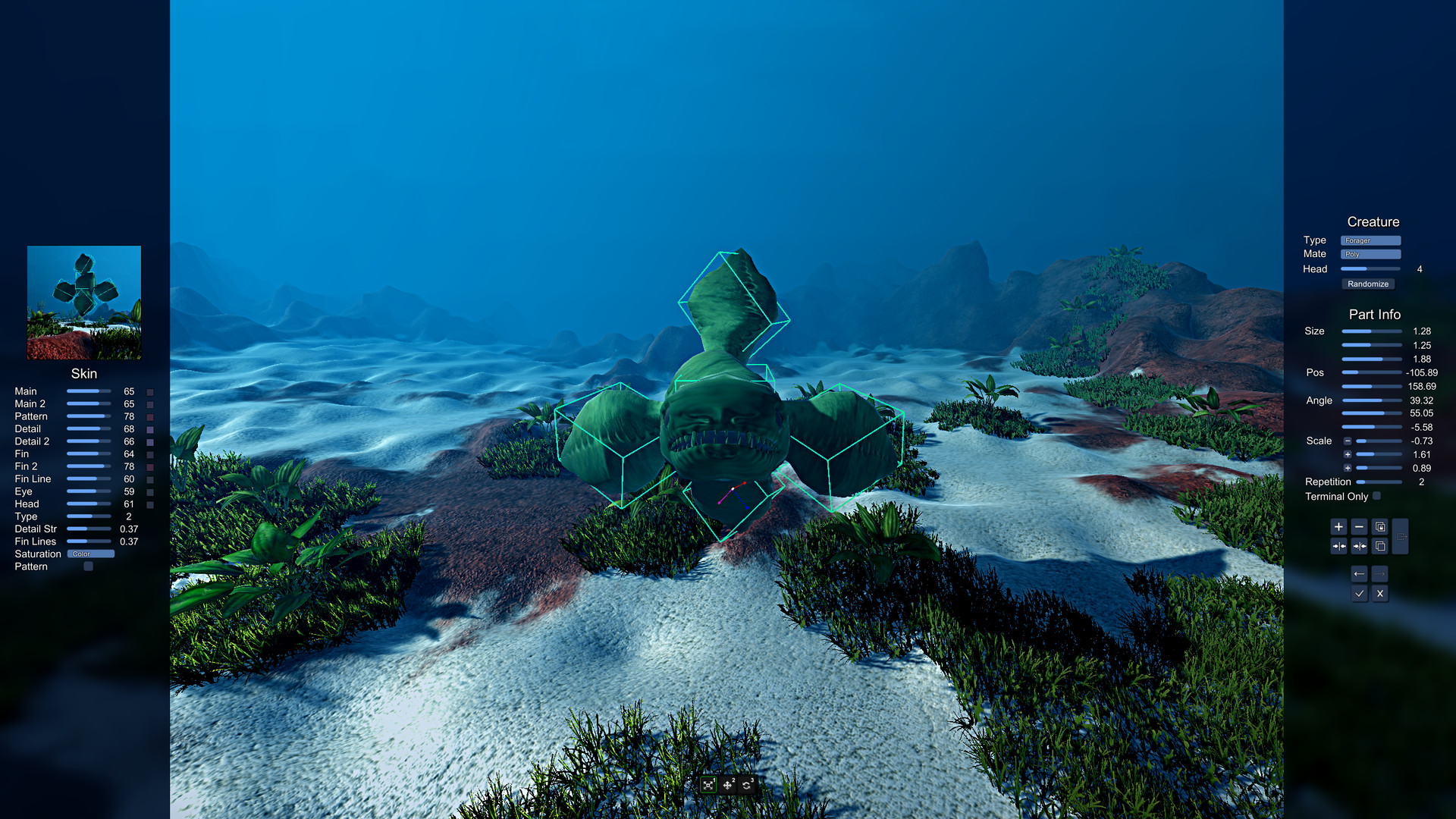Screen dimensions: 1456x819
Task: Click the duplicate part icon
Action: (x=1379, y=546)
